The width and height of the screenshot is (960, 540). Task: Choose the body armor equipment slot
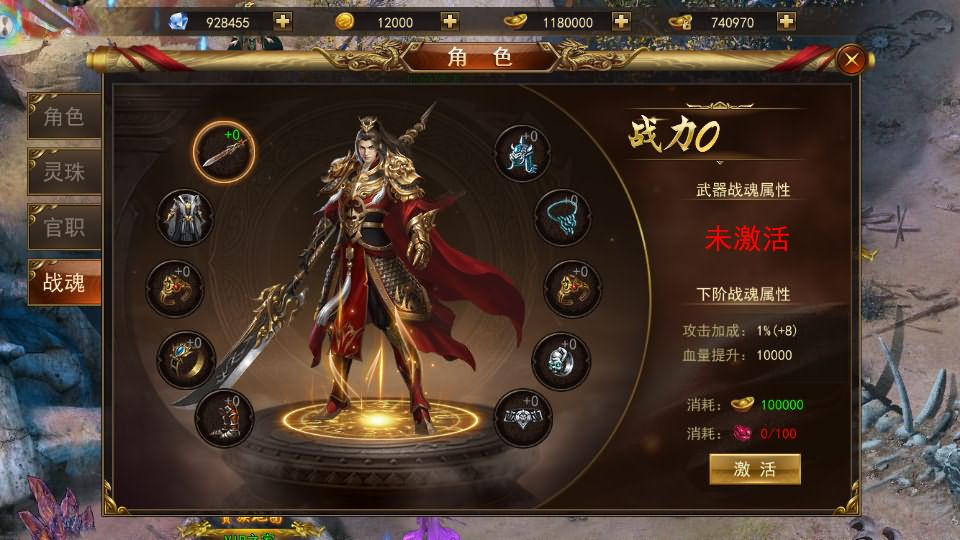coord(186,216)
